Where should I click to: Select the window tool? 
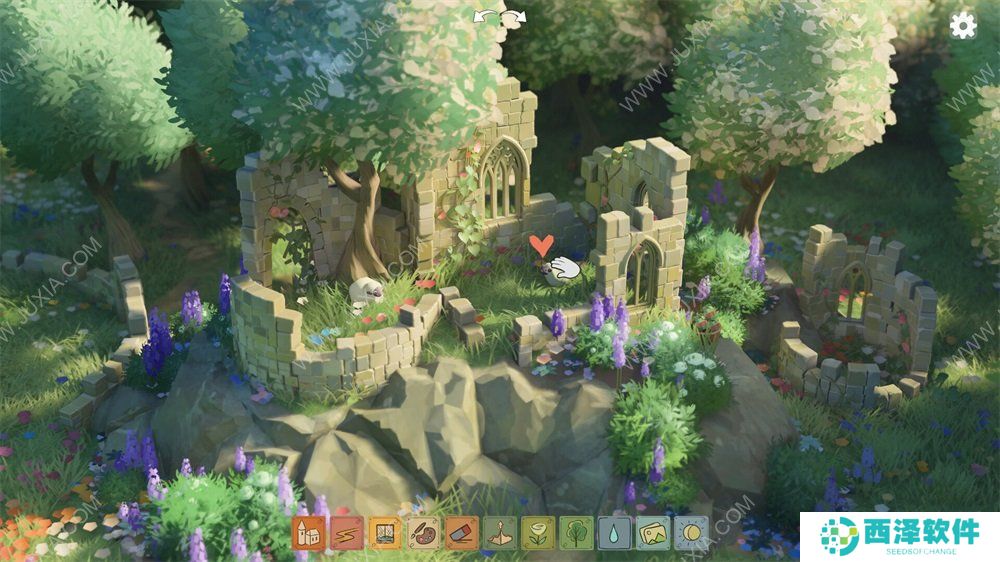[385, 532]
